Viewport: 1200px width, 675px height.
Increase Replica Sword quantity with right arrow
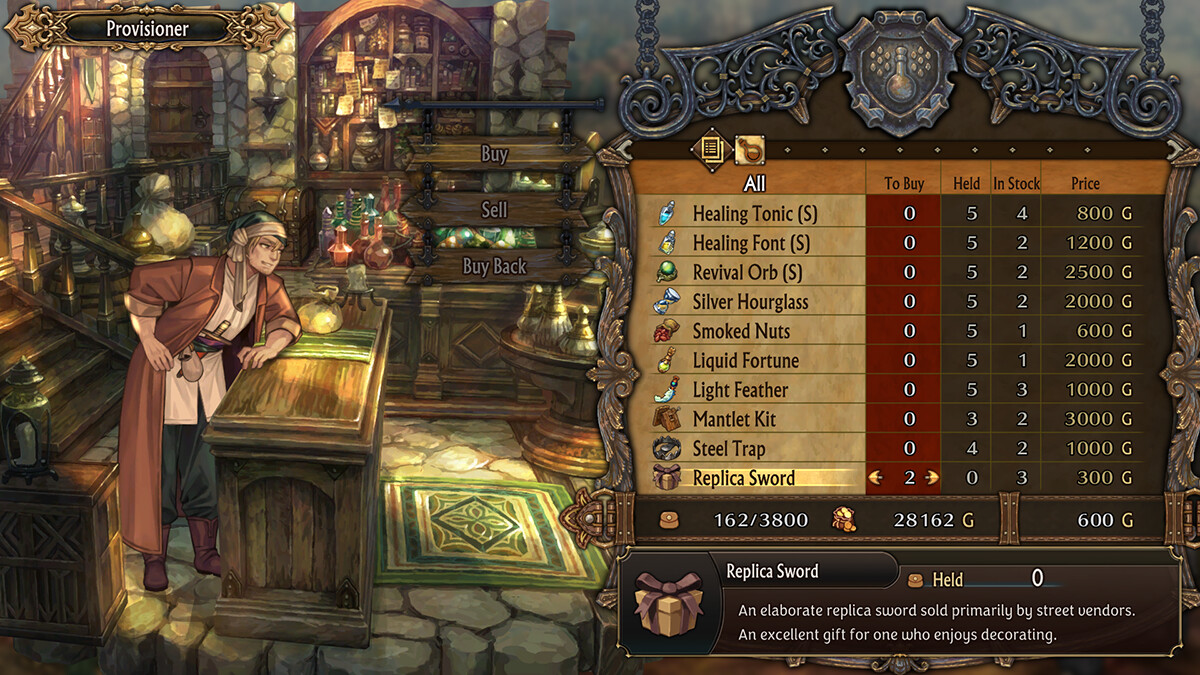(933, 478)
